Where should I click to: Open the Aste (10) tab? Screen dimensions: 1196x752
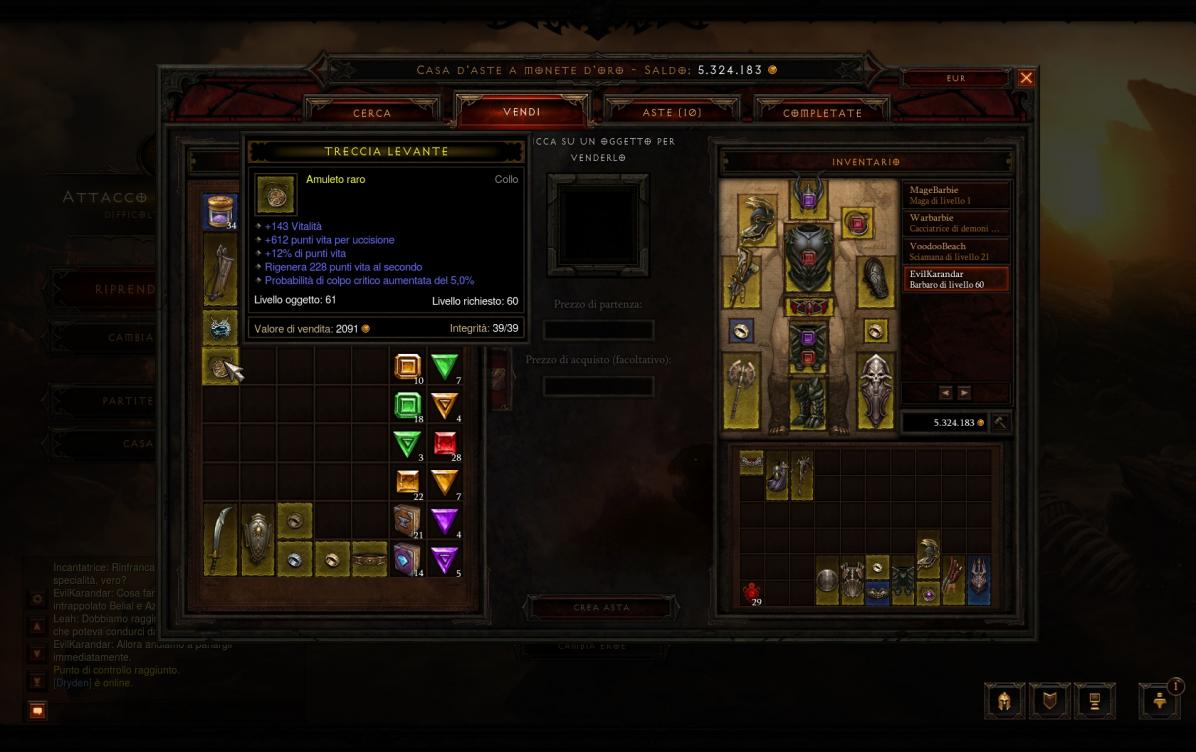coord(671,113)
